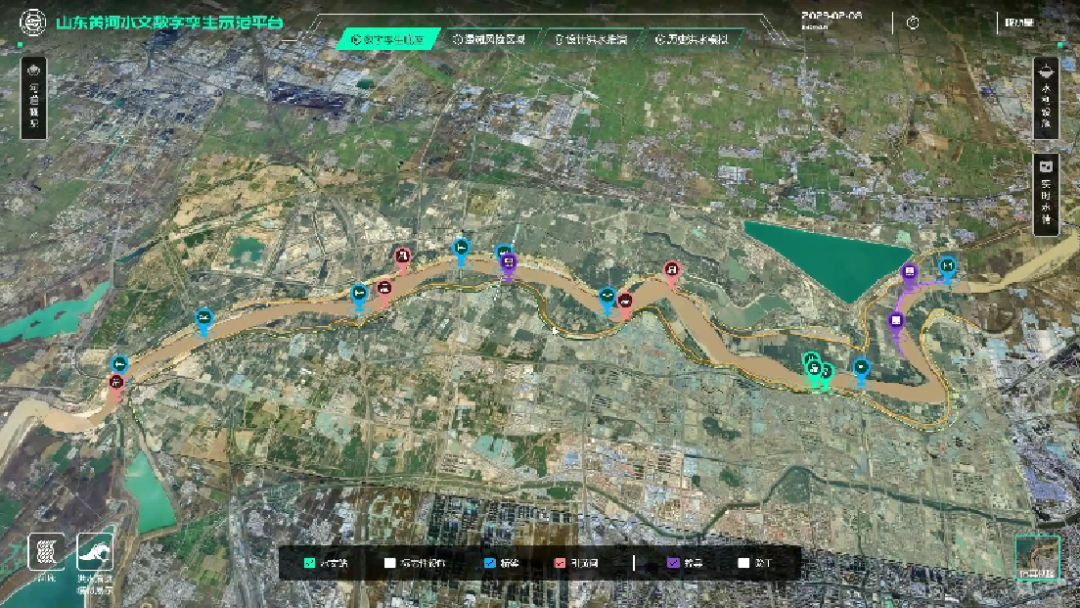Click the text button in the top-right corner

(1020, 22)
